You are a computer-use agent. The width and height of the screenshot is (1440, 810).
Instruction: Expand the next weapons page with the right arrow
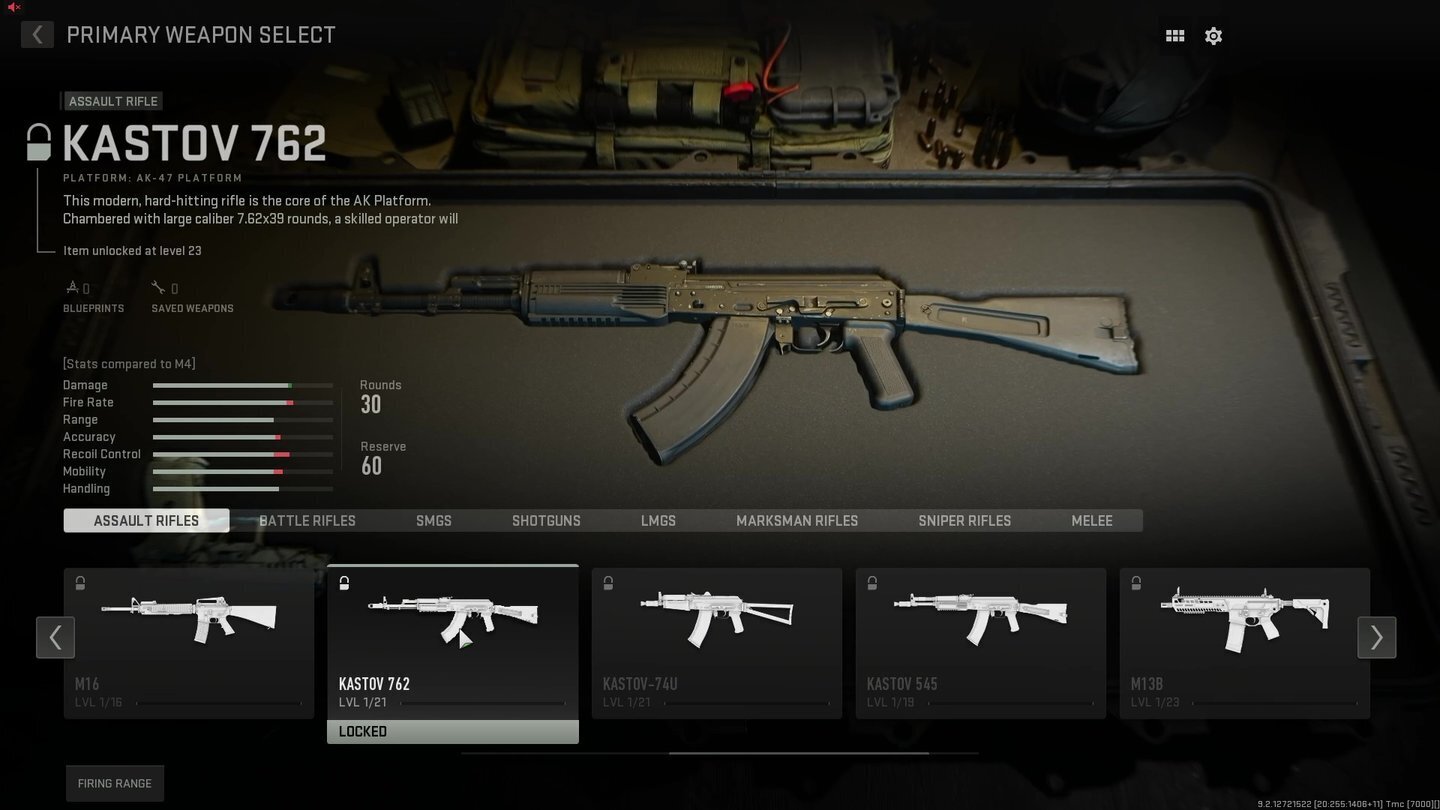click(x=1376, y=637)
